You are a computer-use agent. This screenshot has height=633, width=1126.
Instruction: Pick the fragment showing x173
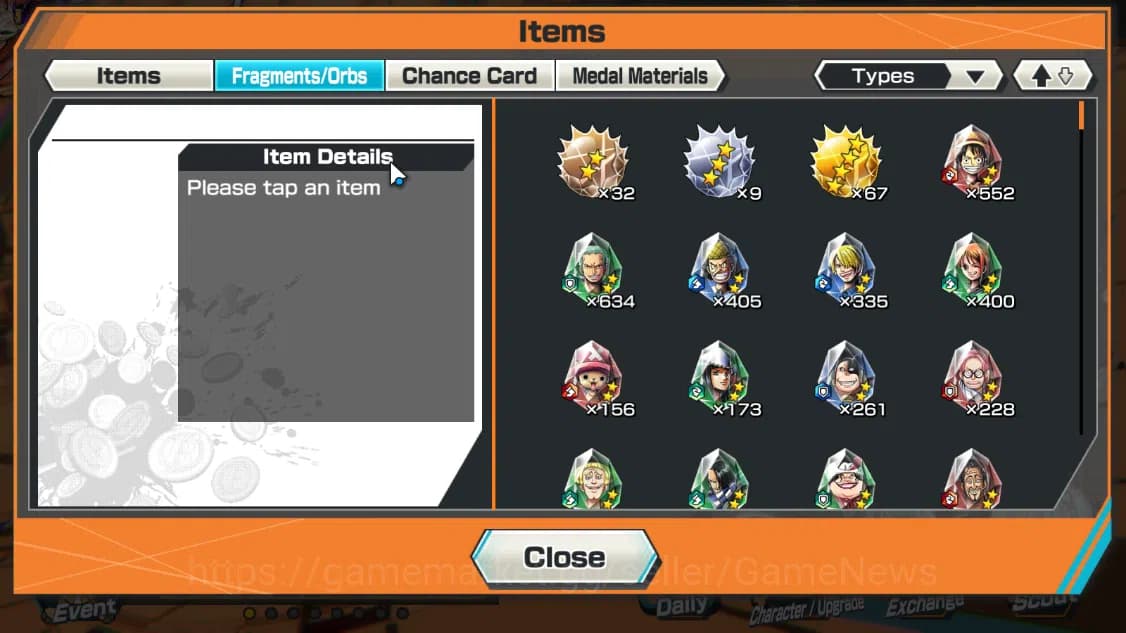coord(719,378)
